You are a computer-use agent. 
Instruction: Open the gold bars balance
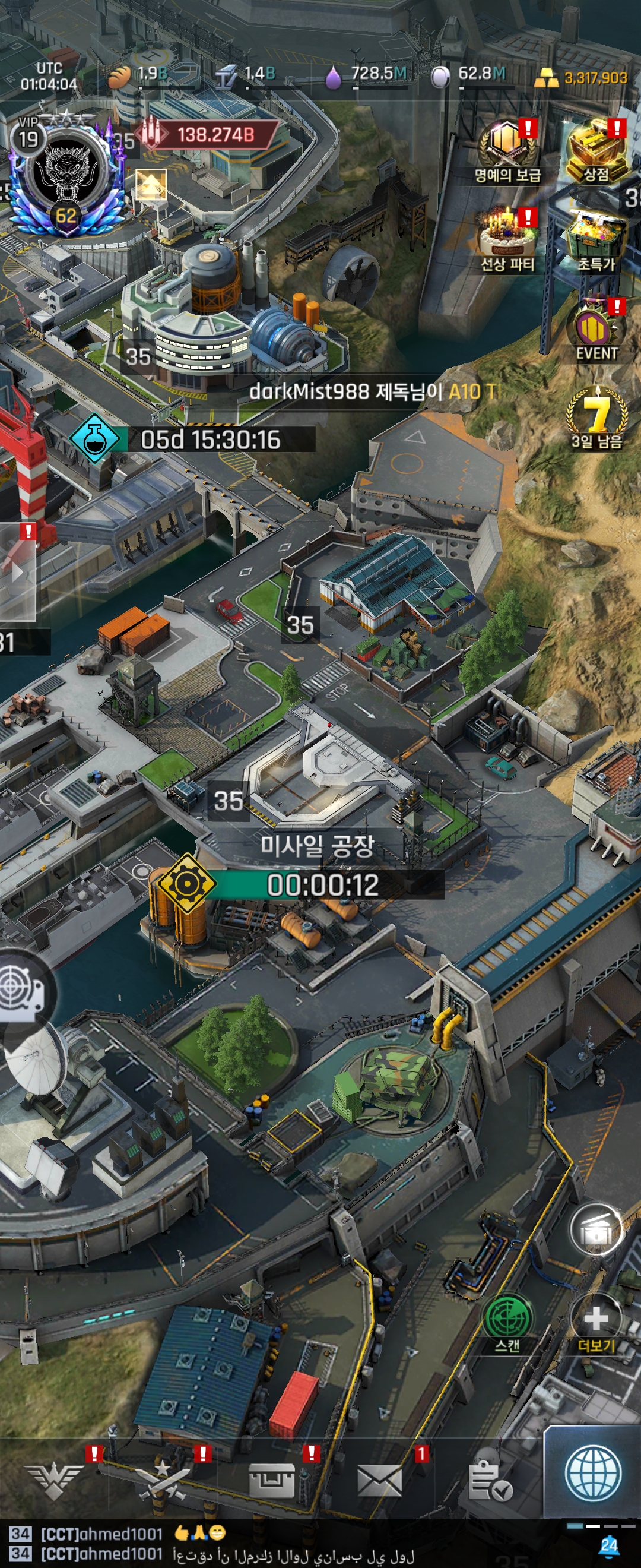pos(581,77)
